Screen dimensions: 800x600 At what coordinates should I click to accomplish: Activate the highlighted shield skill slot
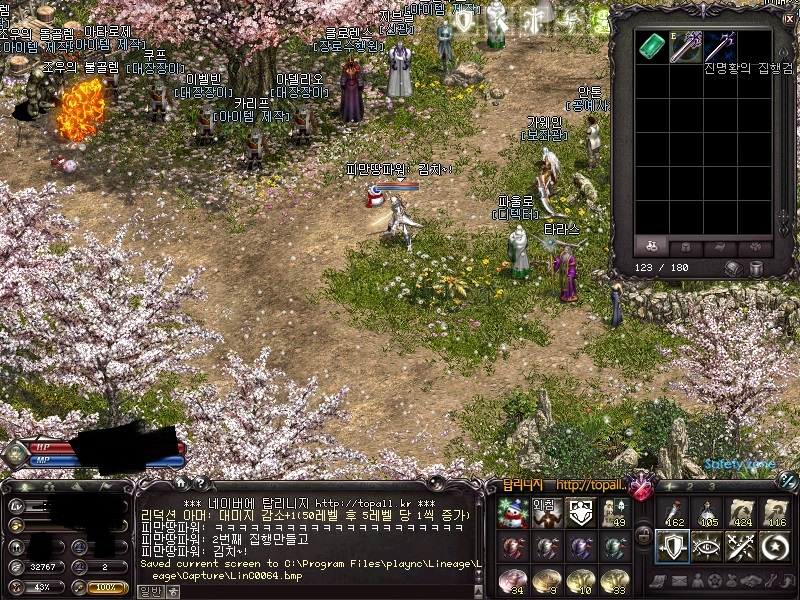pyautogui.click(x=670, y=546)
